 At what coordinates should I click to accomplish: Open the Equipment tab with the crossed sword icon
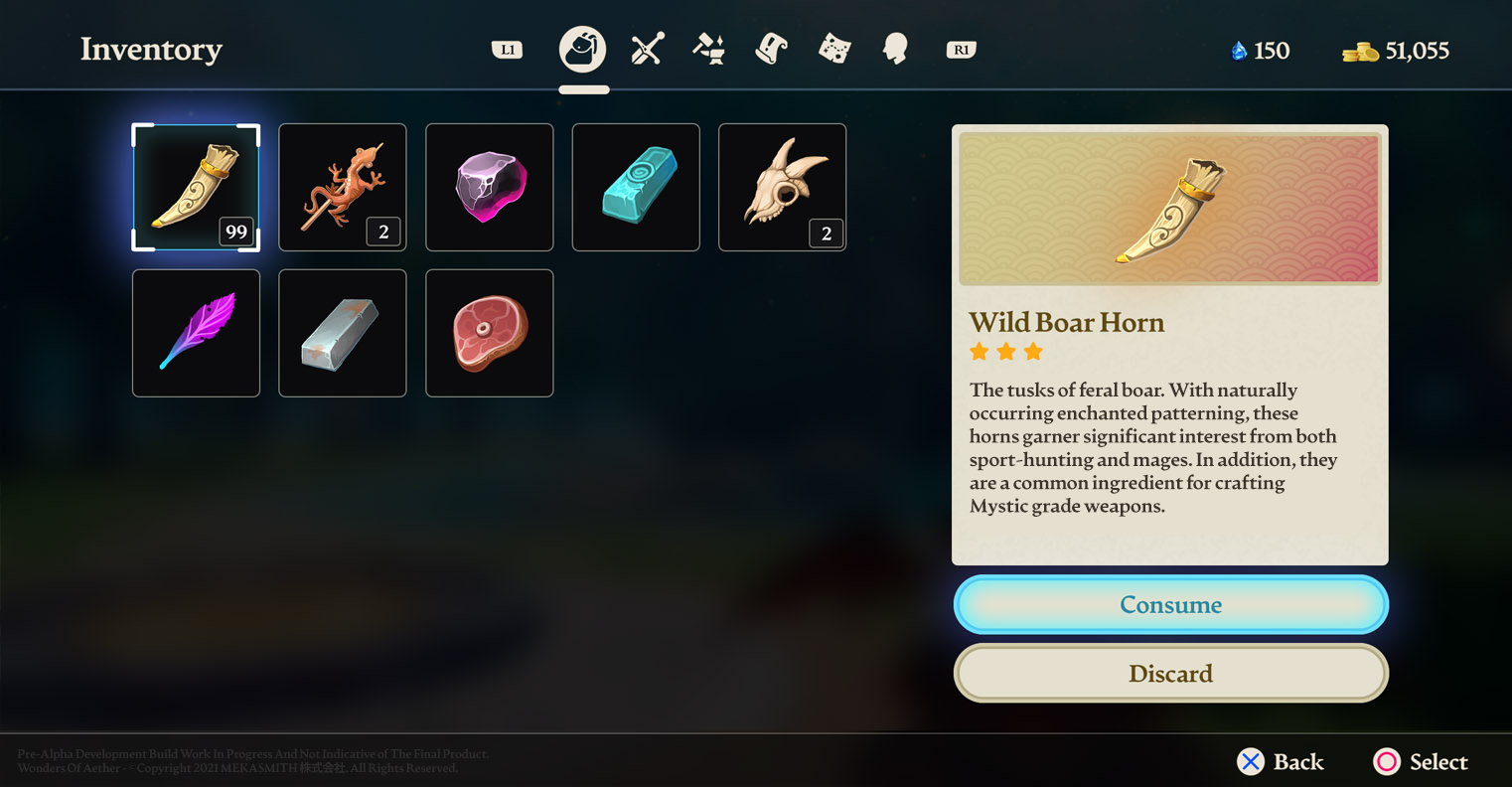(647, 48)
